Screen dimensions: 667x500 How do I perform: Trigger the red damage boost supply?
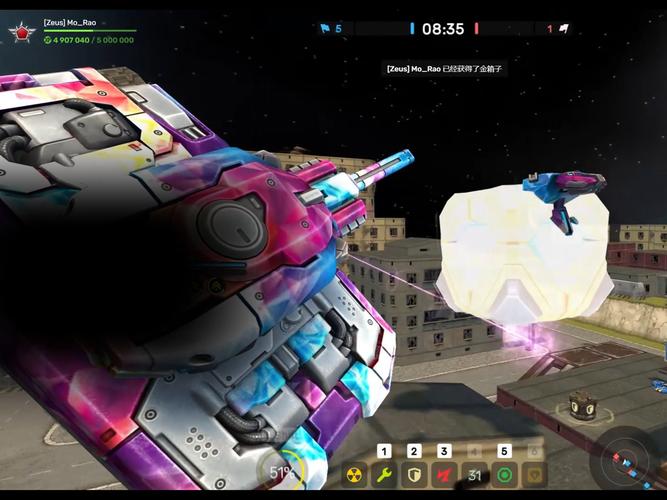pos(445,475)
